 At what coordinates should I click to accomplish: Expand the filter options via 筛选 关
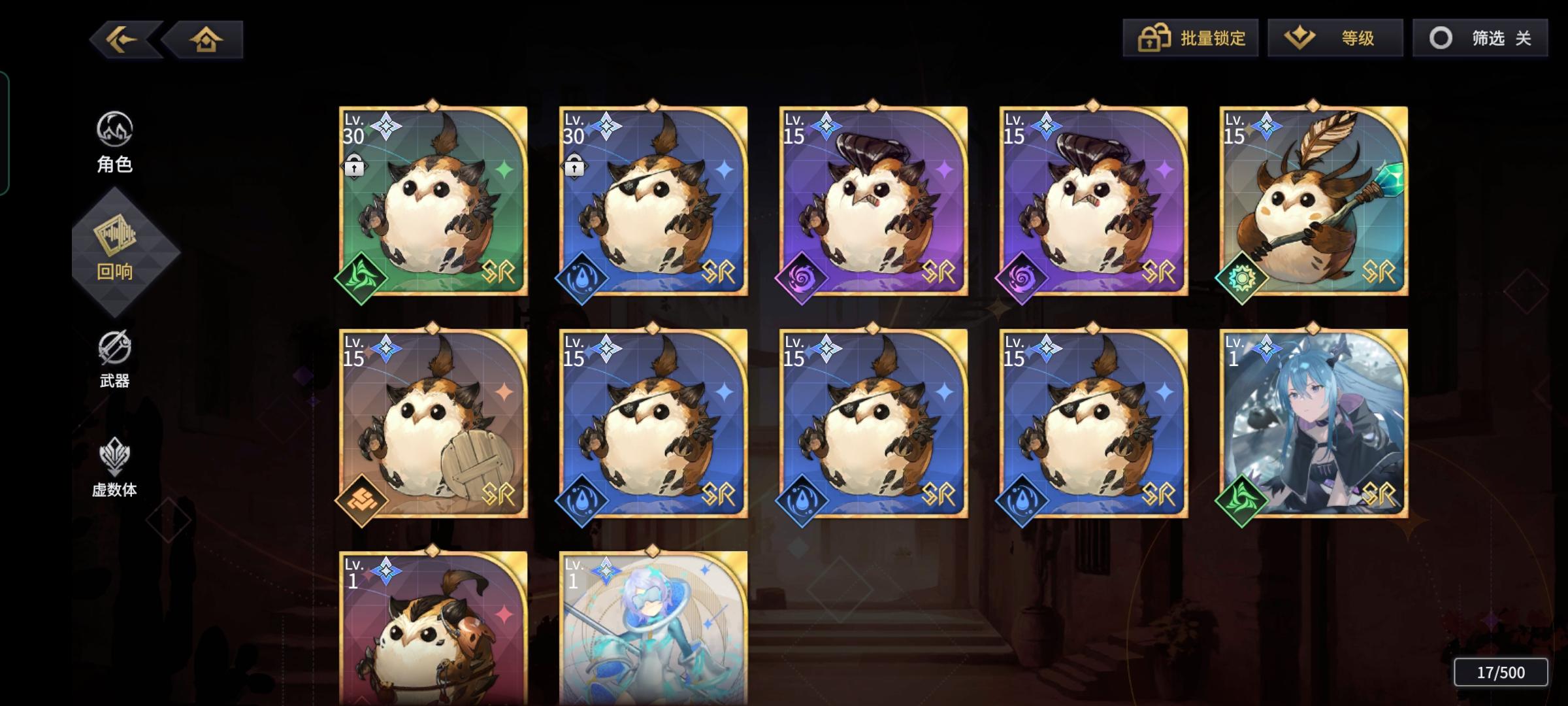point(1479,38)
